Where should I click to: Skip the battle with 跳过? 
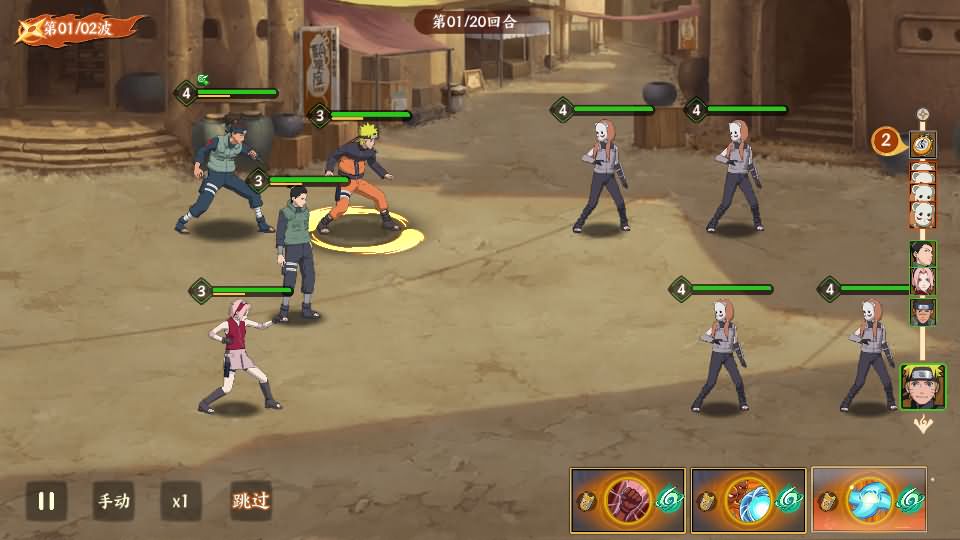[251, 501]
